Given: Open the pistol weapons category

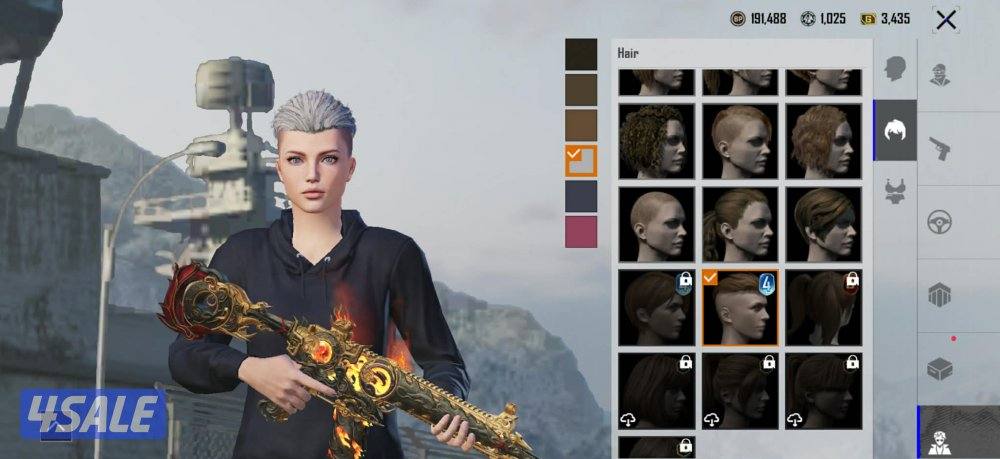Looking at the screenshot, I should (x=940, y=149).
